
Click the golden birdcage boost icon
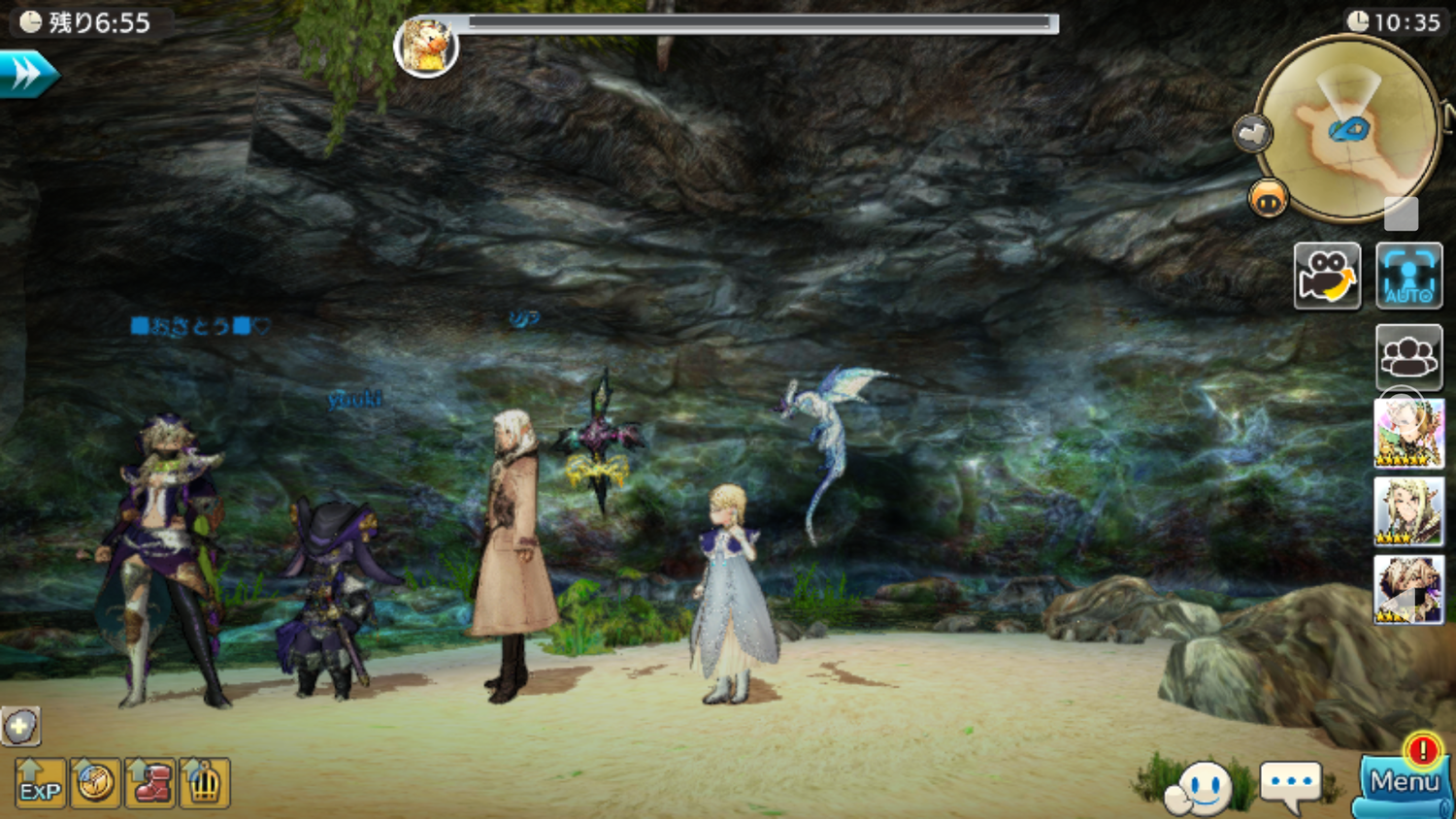click(x=204, y=783)
